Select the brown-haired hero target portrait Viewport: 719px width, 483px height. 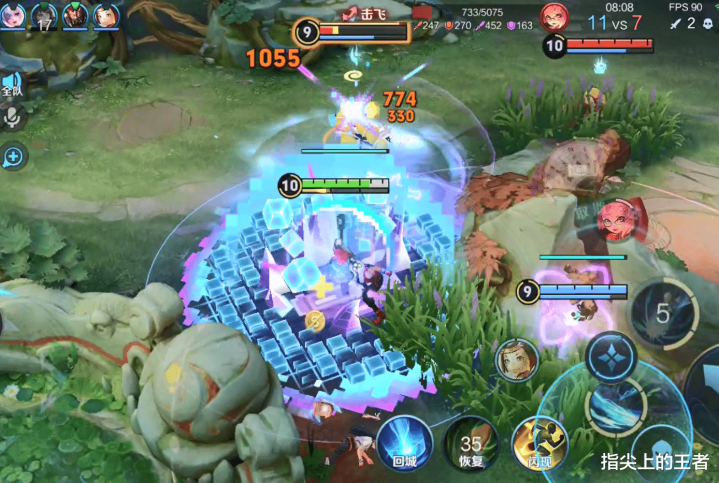click(x=516, y=361)
